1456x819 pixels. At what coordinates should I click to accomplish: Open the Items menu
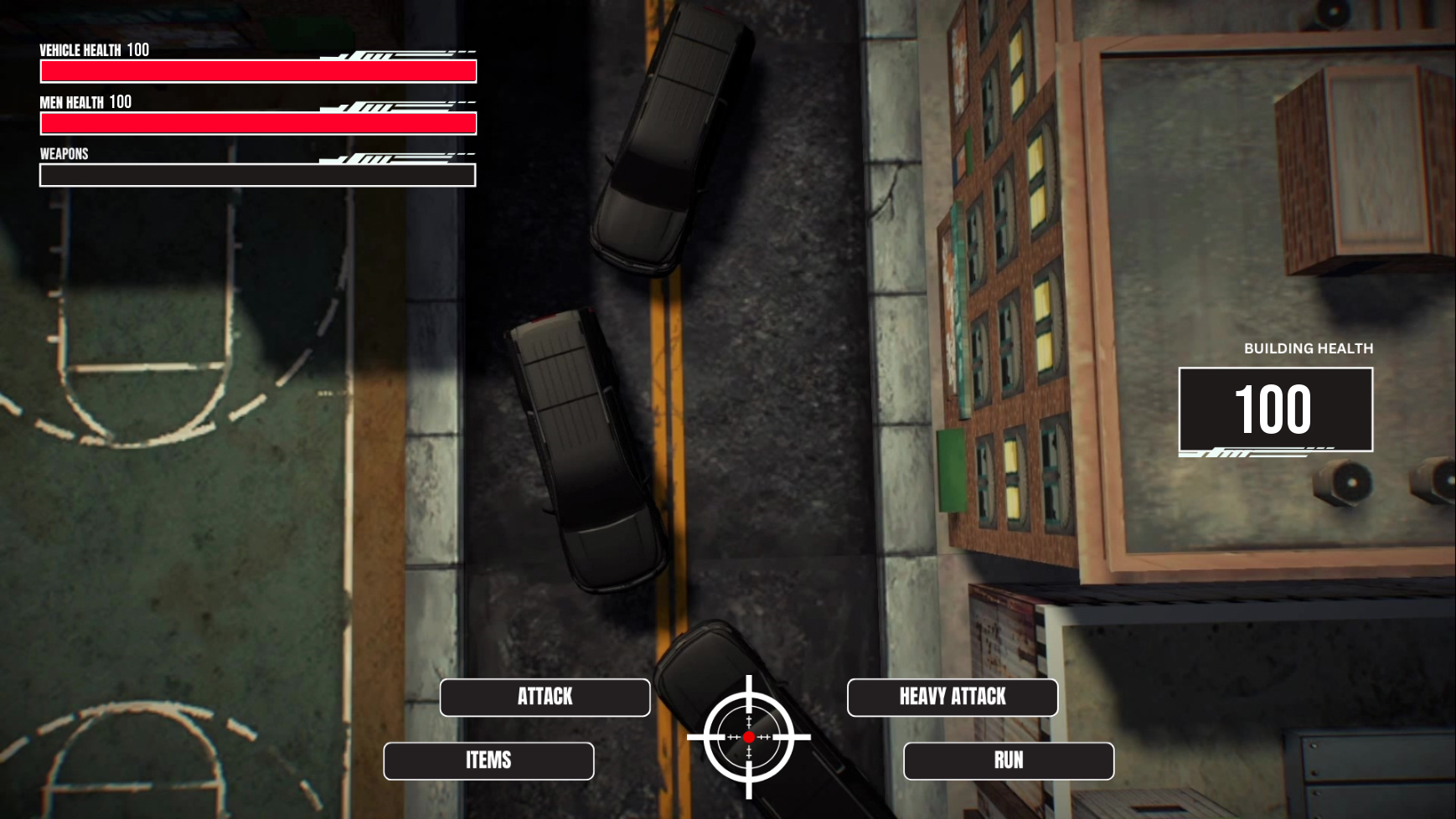pyautogui.click(x=488, y=760)
